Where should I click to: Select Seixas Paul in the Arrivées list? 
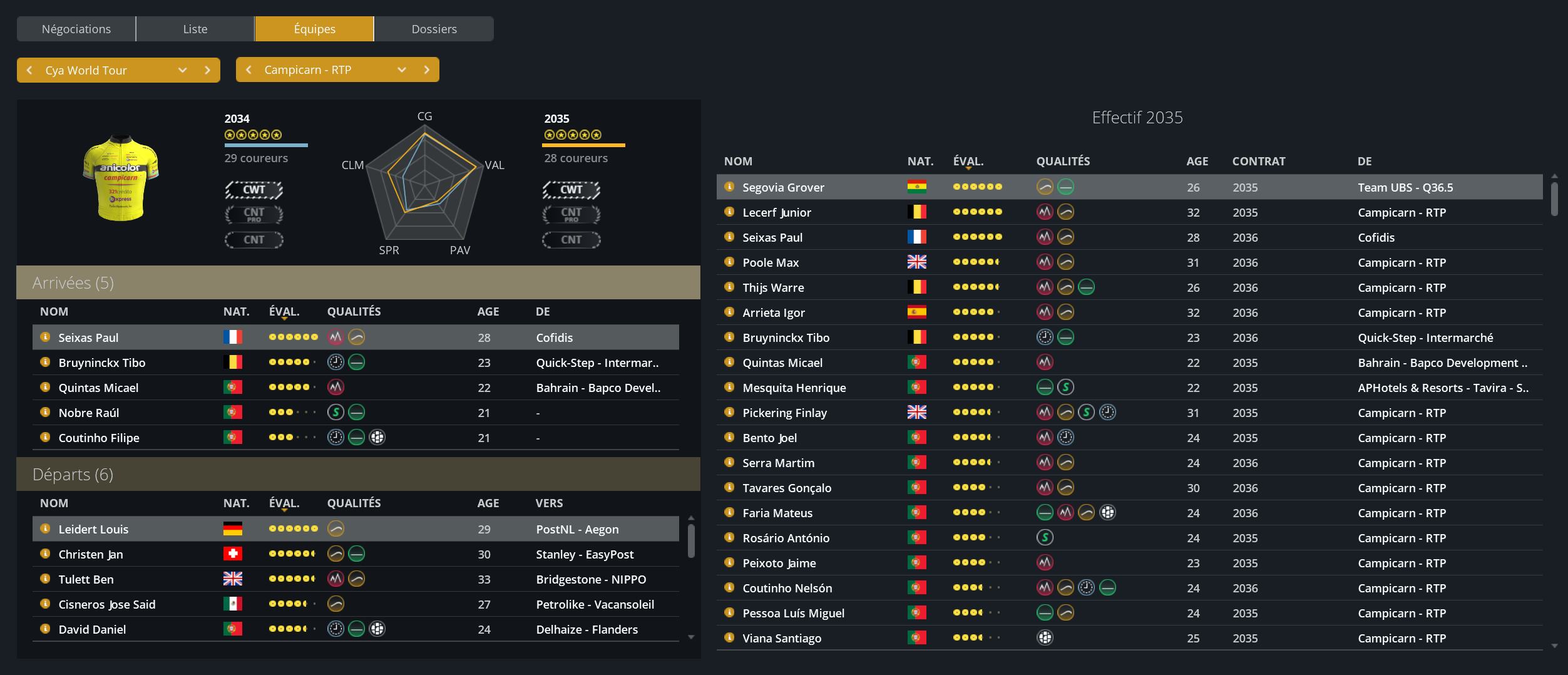(x=88, y=337)
